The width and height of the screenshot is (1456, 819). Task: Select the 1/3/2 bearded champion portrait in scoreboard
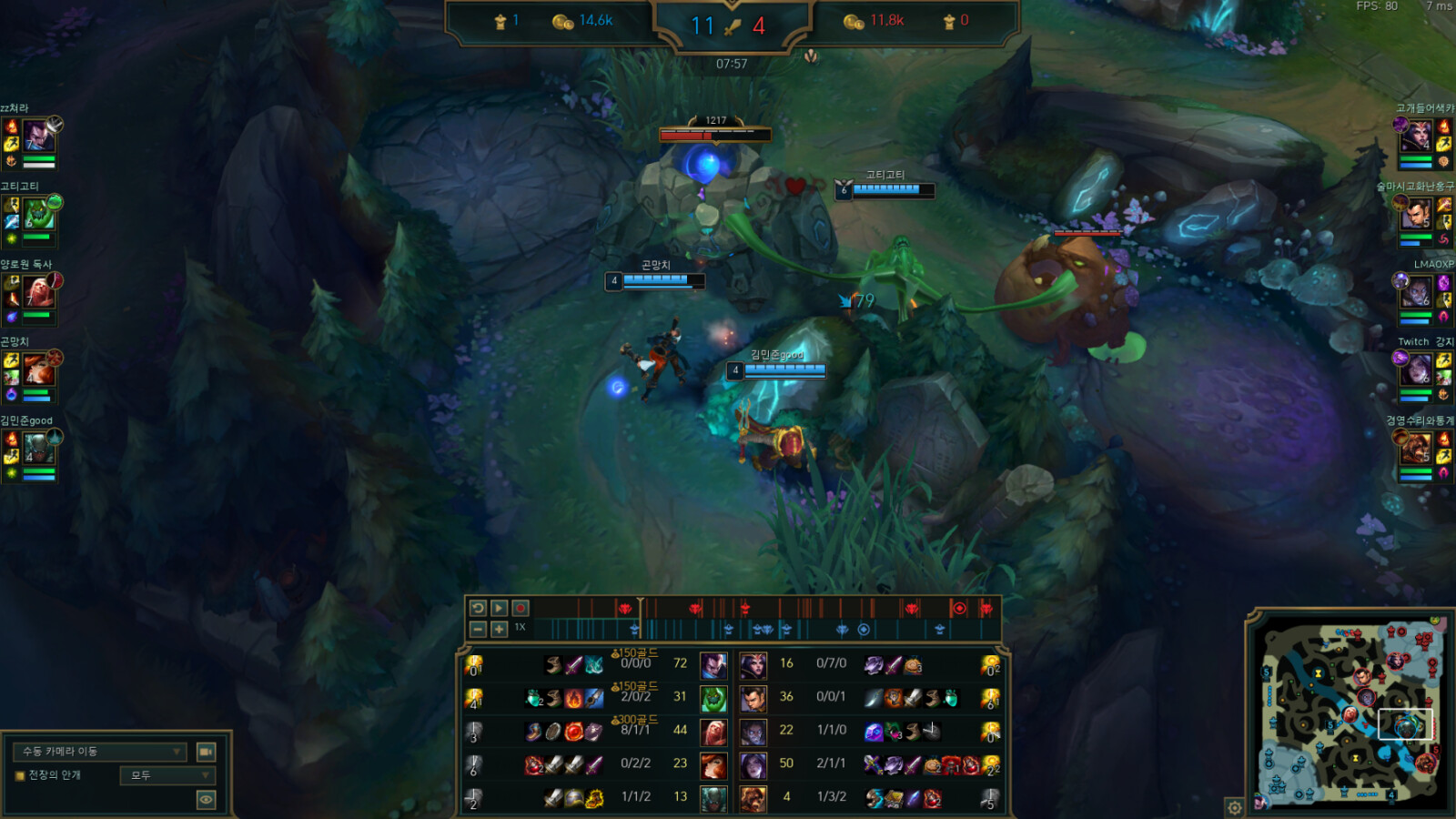(x=753, y=798)
